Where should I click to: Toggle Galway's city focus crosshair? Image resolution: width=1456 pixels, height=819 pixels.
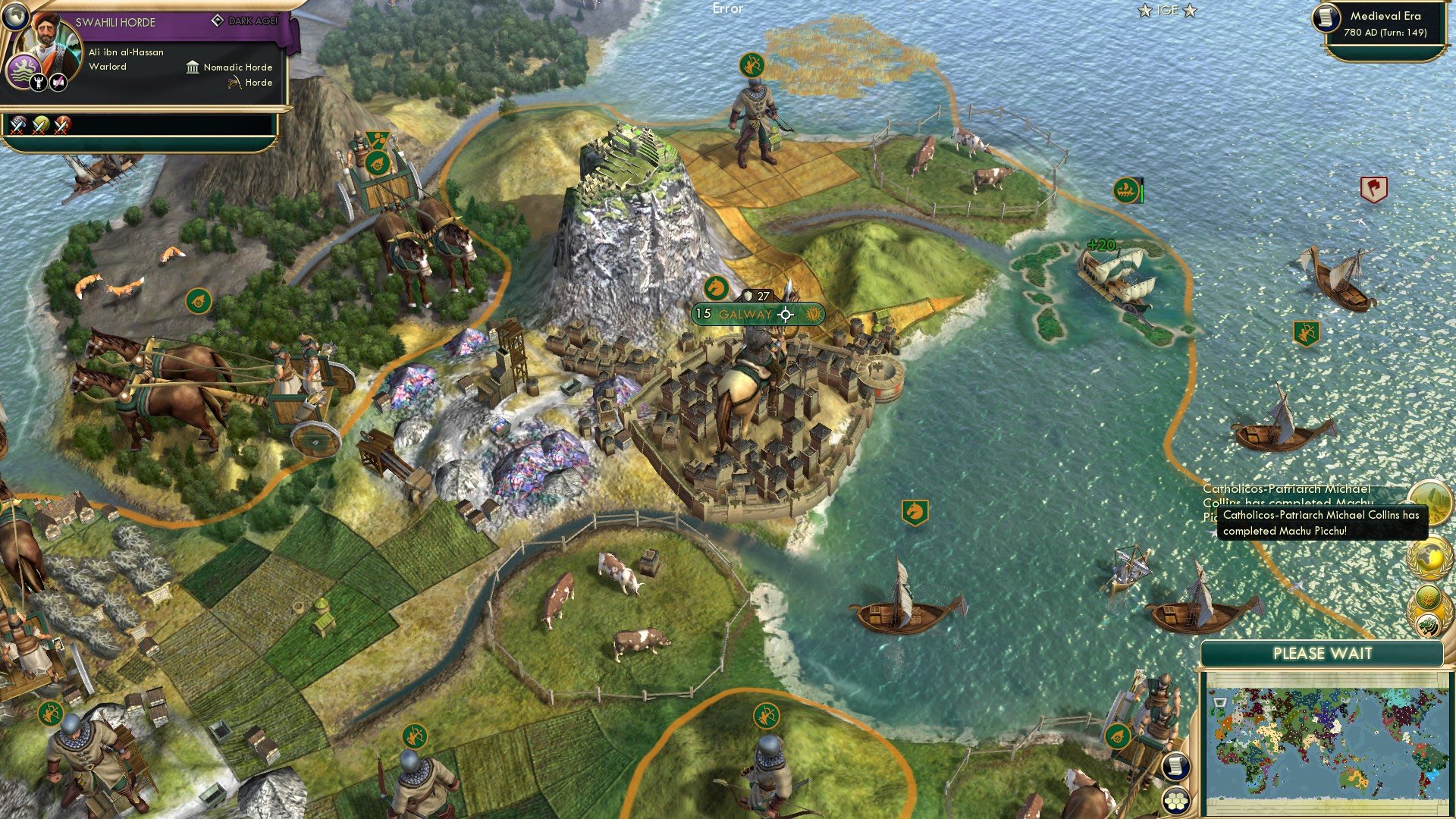tap(786, 315)
